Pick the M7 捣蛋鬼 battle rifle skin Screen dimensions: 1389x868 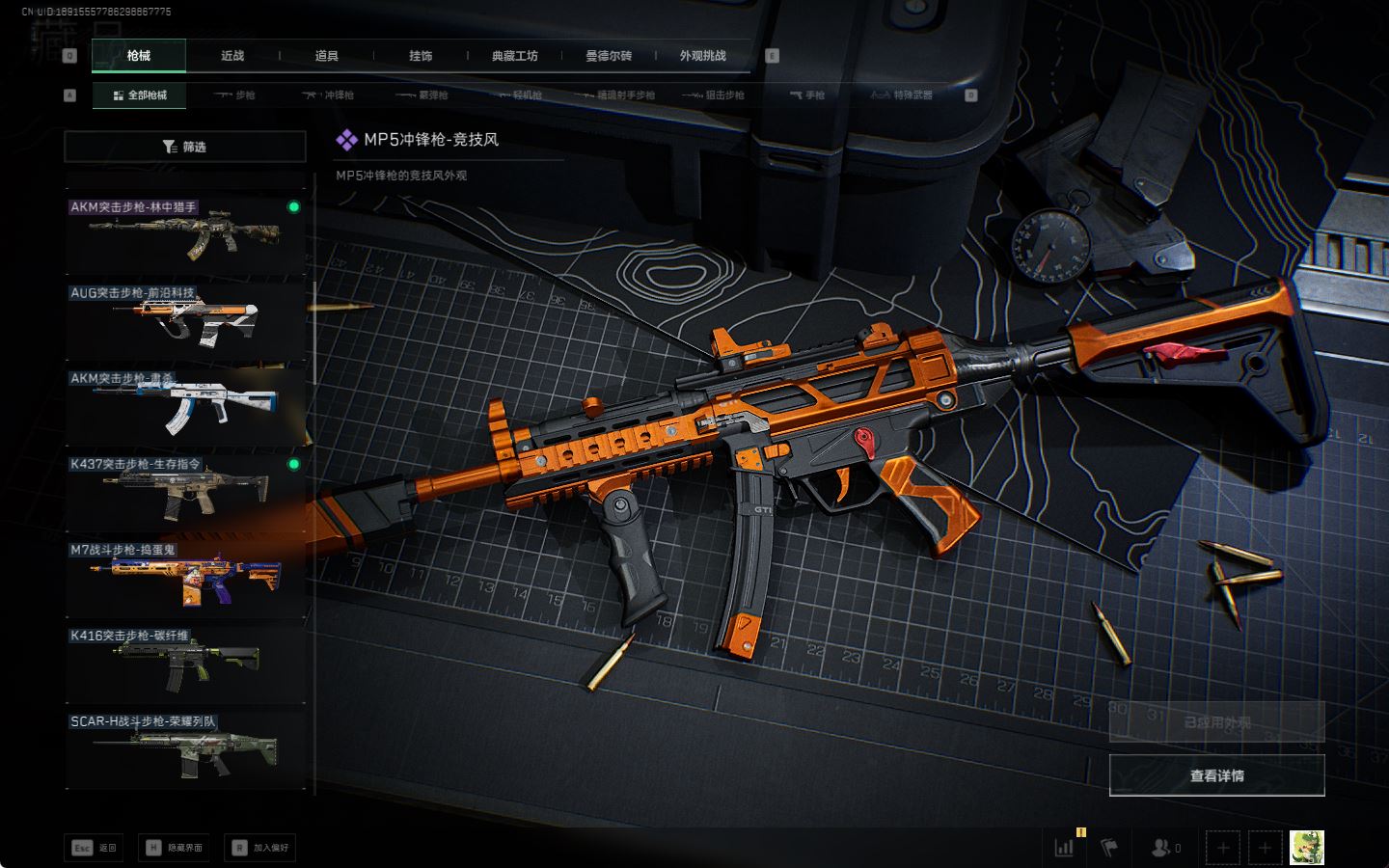(x=184, y=576)
